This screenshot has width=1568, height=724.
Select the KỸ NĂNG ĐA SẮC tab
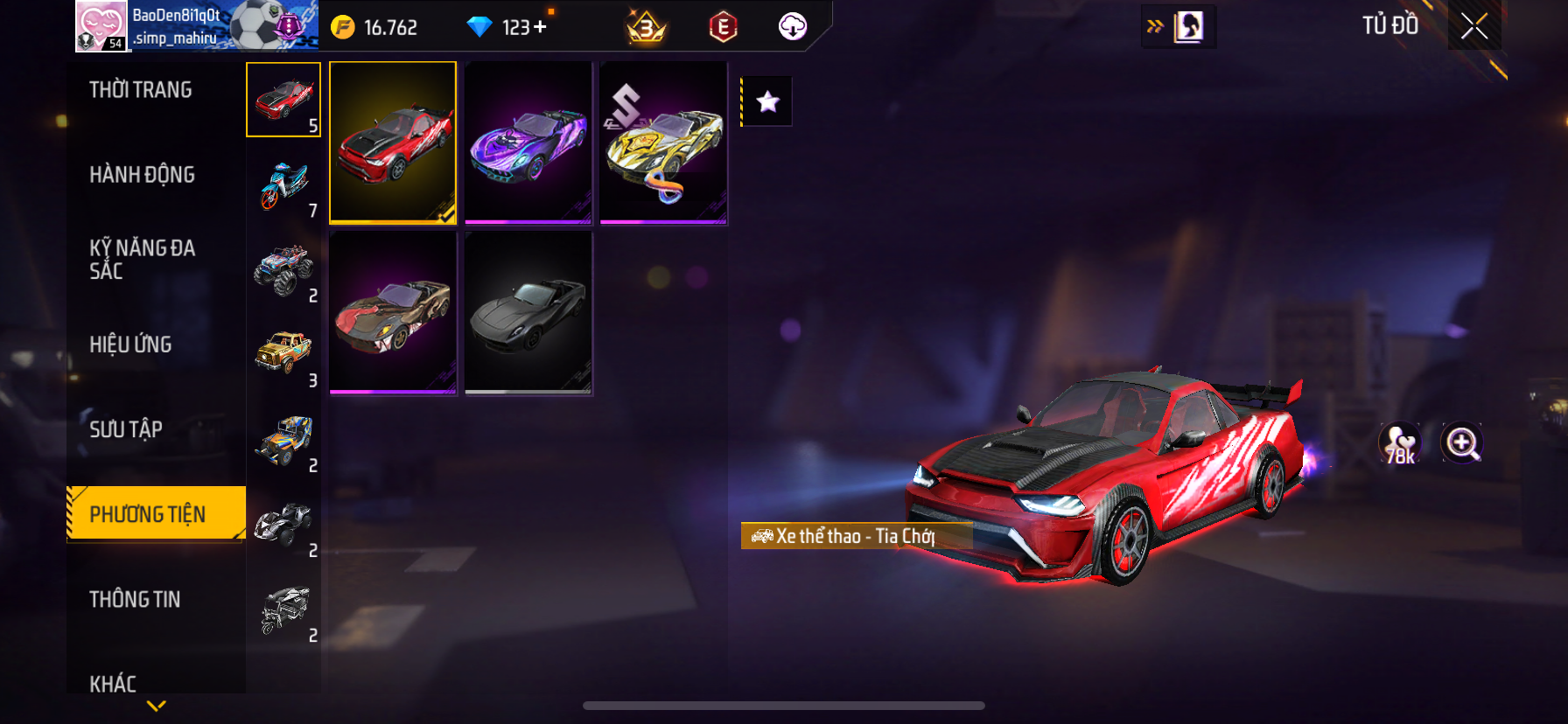[142, 259]
